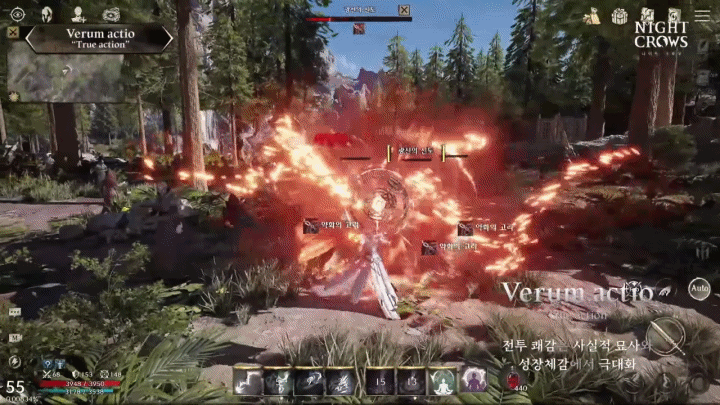Screen dimensions: 720x405
Task: Trigger the sword basic attack button
Action: (x=664, y=336)
